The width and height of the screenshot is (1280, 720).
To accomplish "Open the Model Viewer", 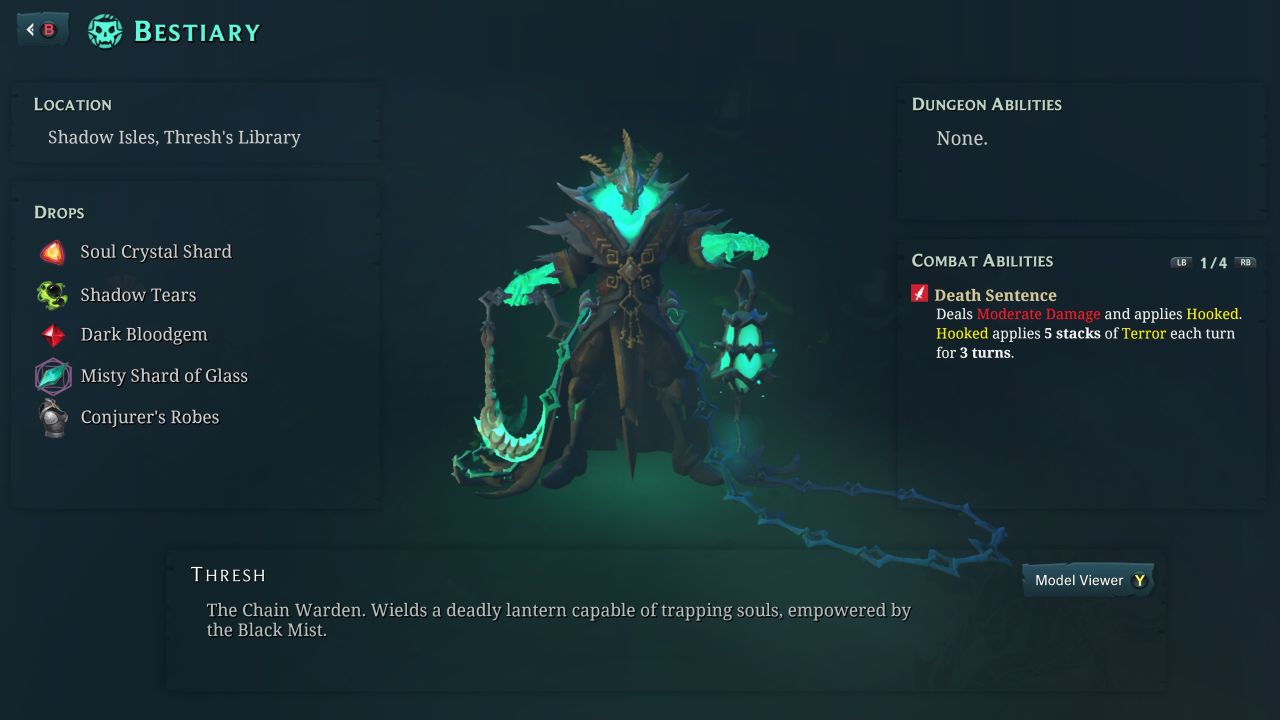I will 1088,580.
